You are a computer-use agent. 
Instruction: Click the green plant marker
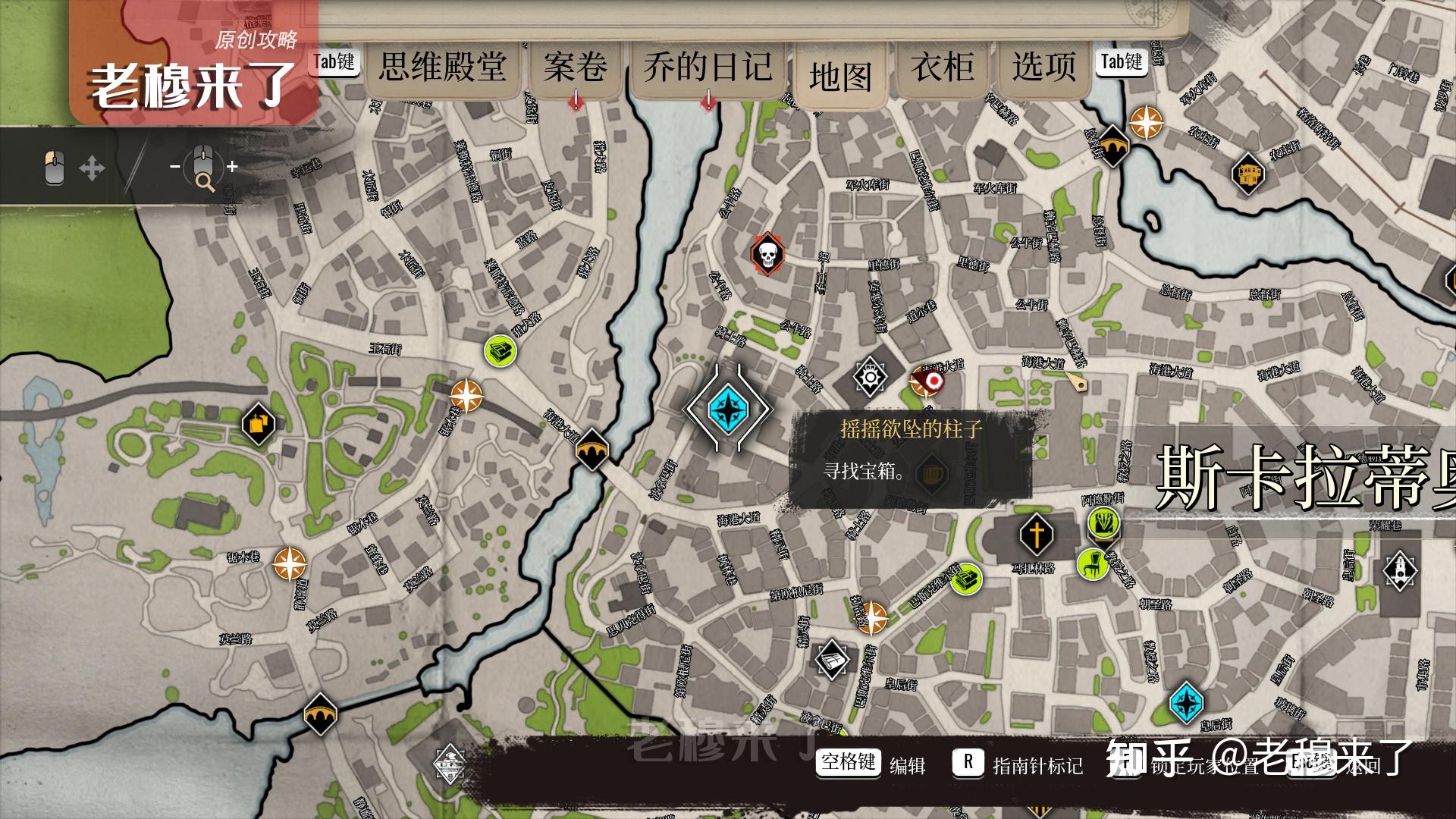[1103, 522]
